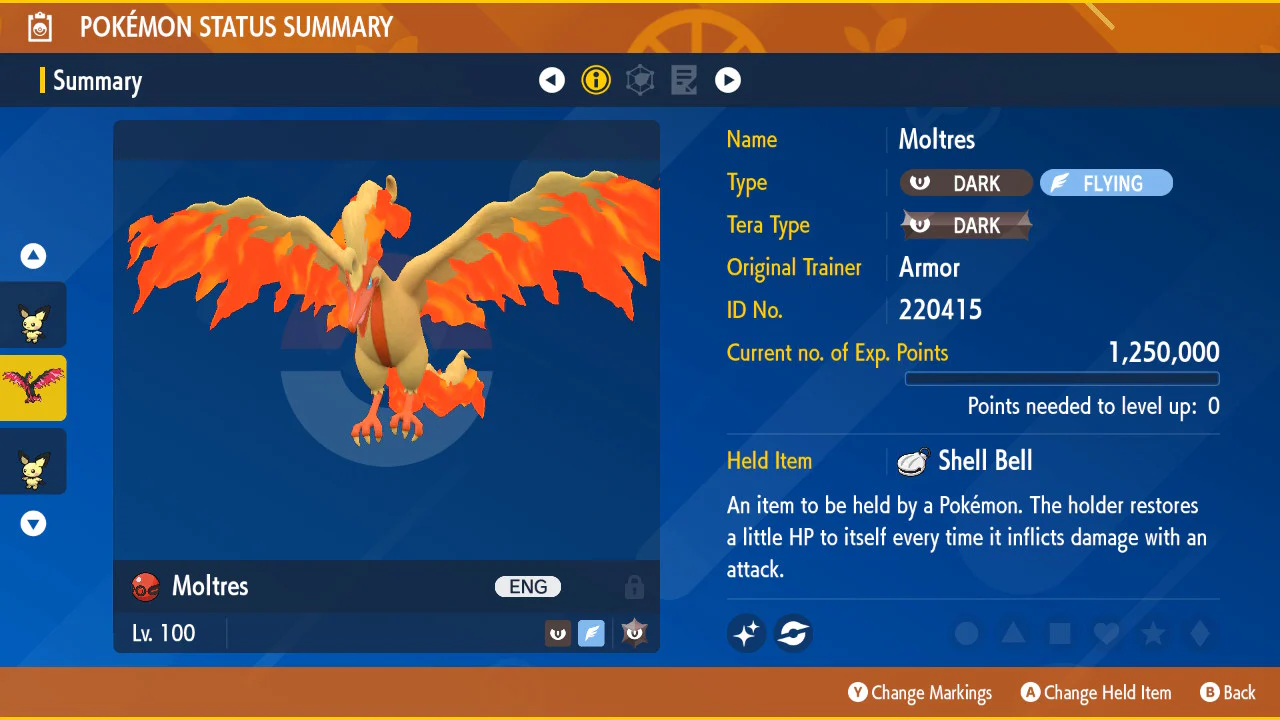Toggle the diamond marking

point(1200,633)
